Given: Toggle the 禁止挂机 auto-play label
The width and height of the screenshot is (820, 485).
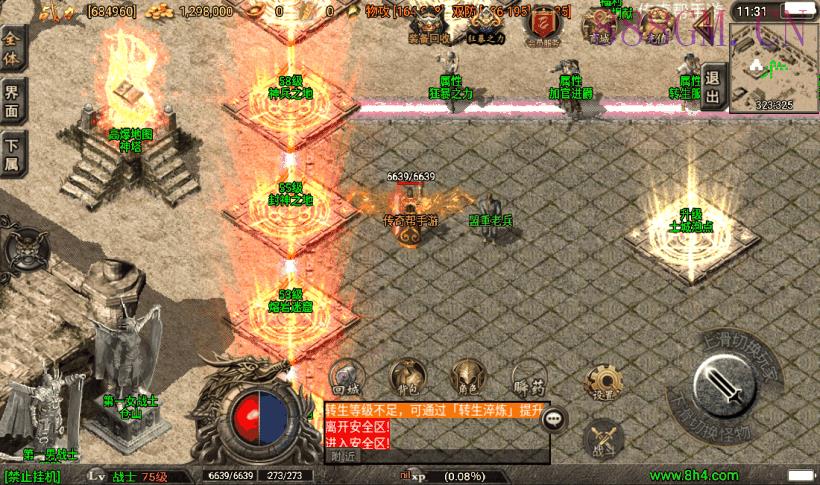Looking at the screenshot, I should (x=32, y=477).
